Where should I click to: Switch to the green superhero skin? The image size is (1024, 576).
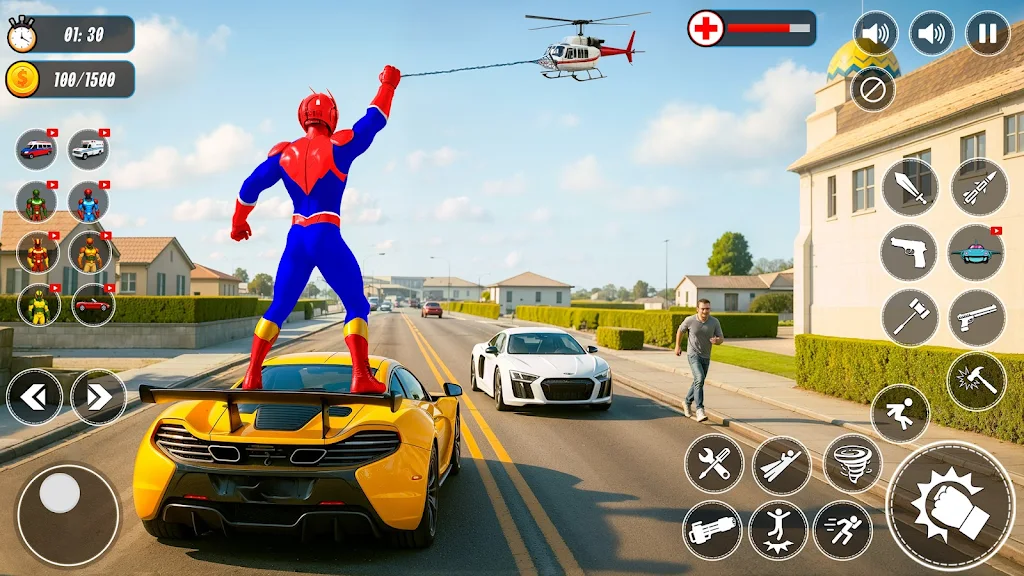[37, 203]
